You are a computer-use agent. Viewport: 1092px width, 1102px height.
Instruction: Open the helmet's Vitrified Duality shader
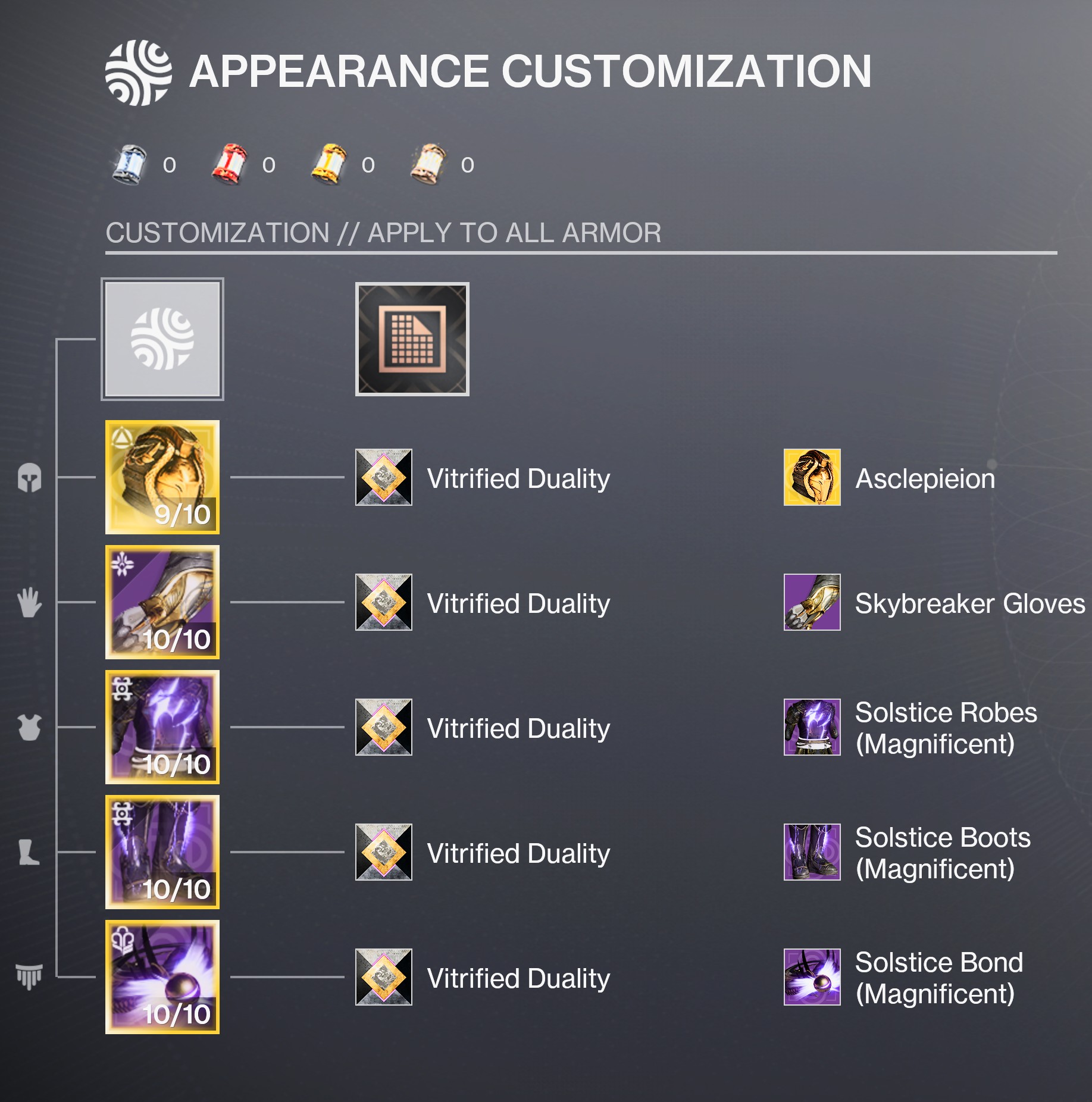click(384, 477)
